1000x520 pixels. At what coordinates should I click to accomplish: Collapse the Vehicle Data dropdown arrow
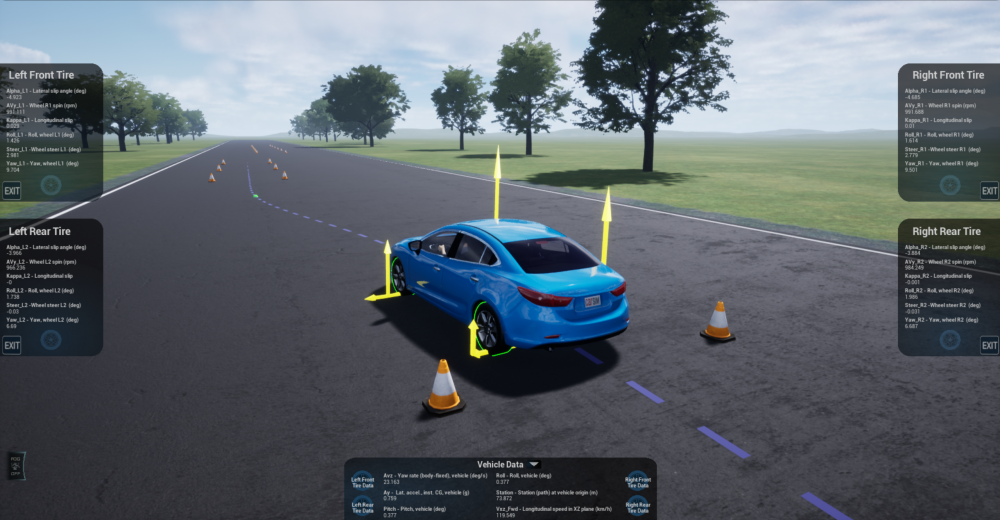(535, 465)
